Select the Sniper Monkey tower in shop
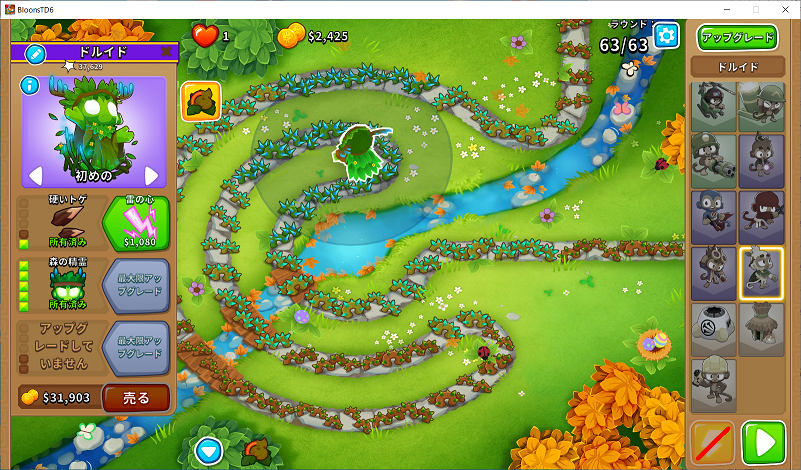Viewport: 801px width, 470px height. (714, 107)
